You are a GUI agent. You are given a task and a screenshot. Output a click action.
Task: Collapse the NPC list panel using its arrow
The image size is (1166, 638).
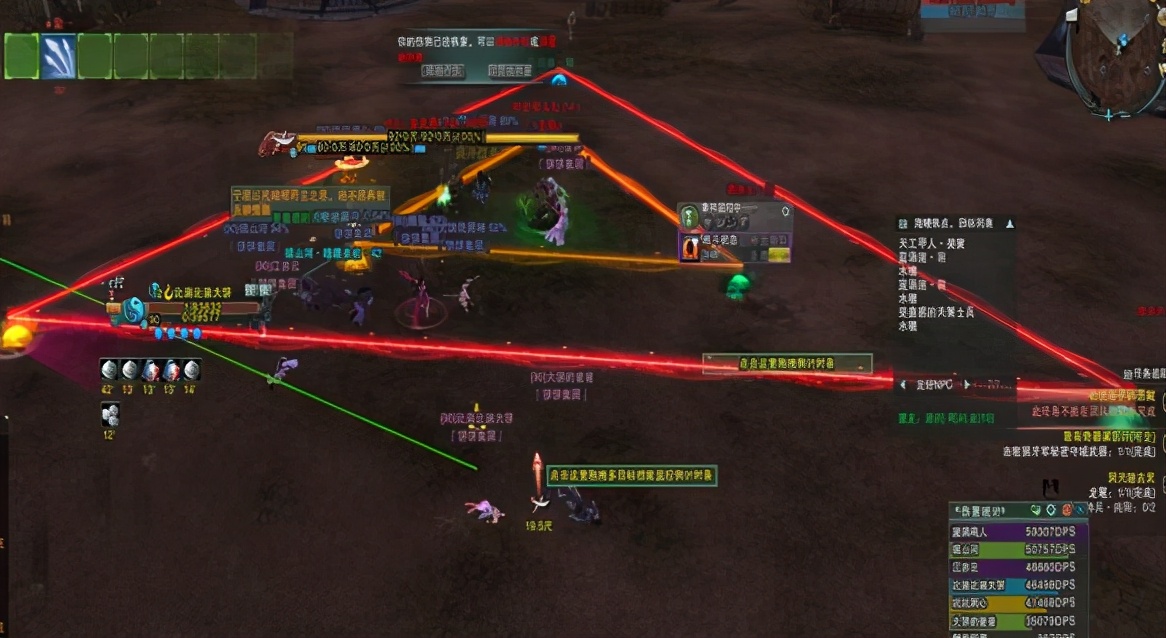pos(1010,224)
